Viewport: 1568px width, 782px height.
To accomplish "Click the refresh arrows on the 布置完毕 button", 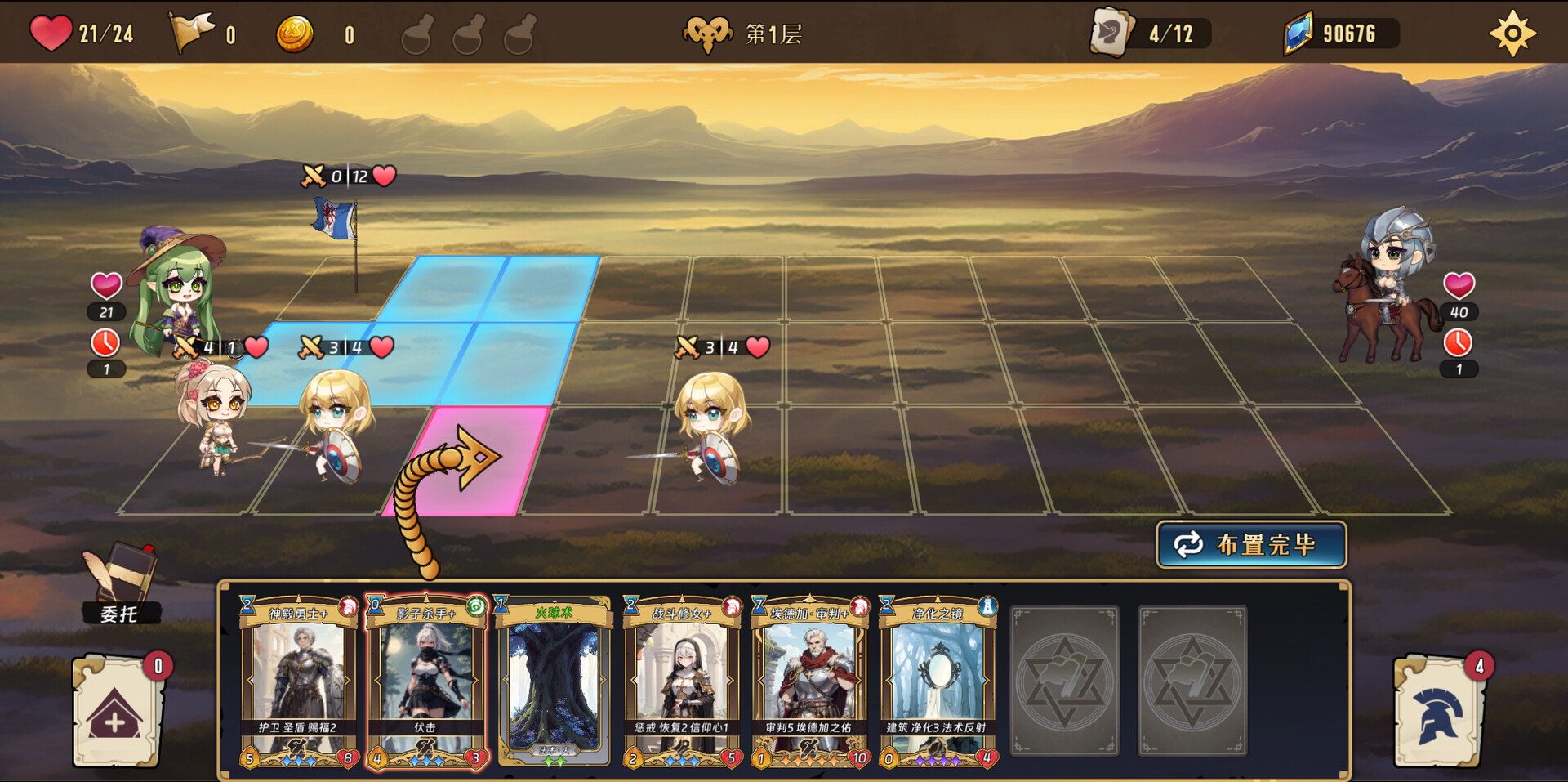I will [1188, 543].
